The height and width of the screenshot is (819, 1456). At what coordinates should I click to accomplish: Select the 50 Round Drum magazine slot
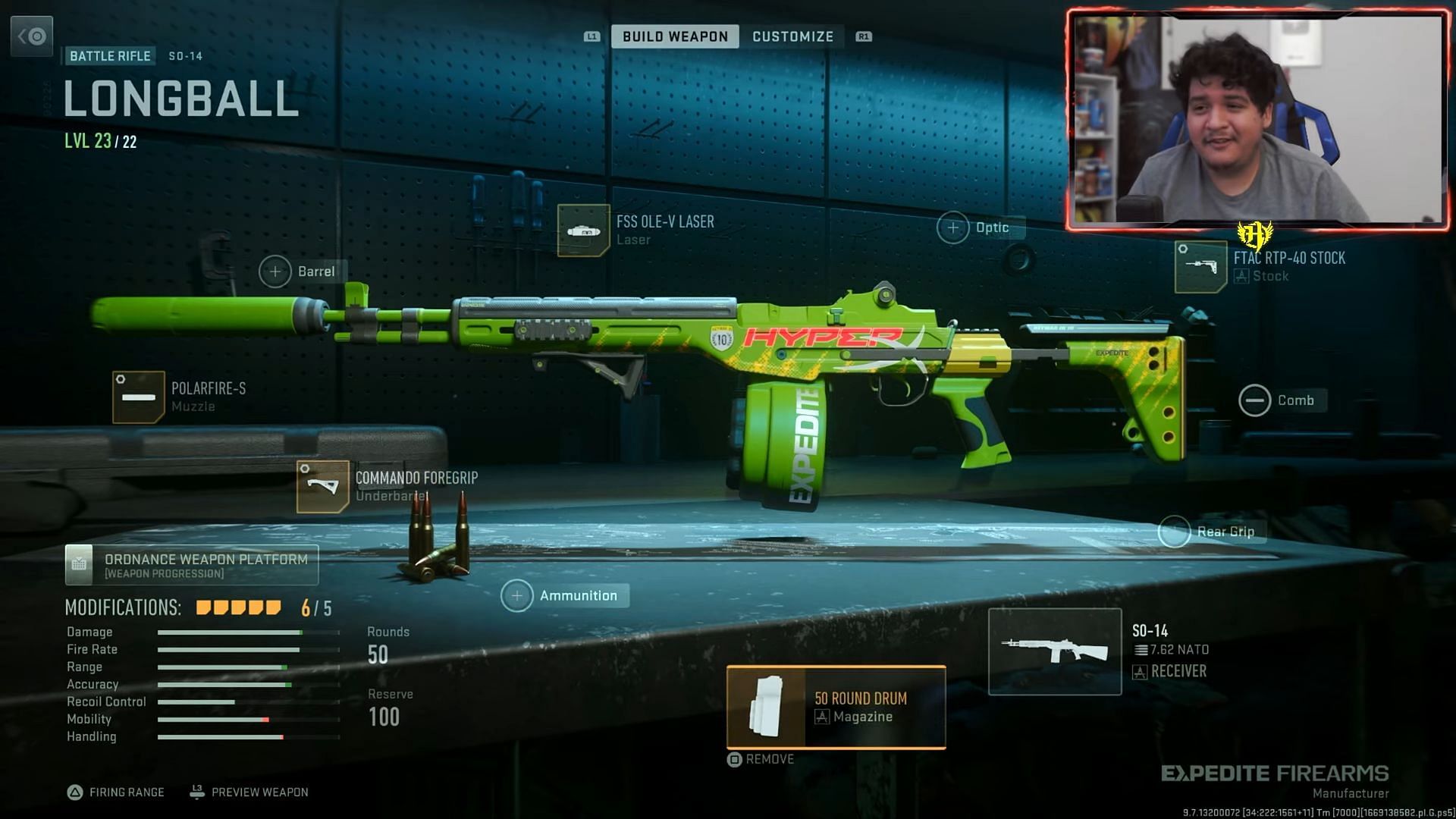[x=836, y=707]
